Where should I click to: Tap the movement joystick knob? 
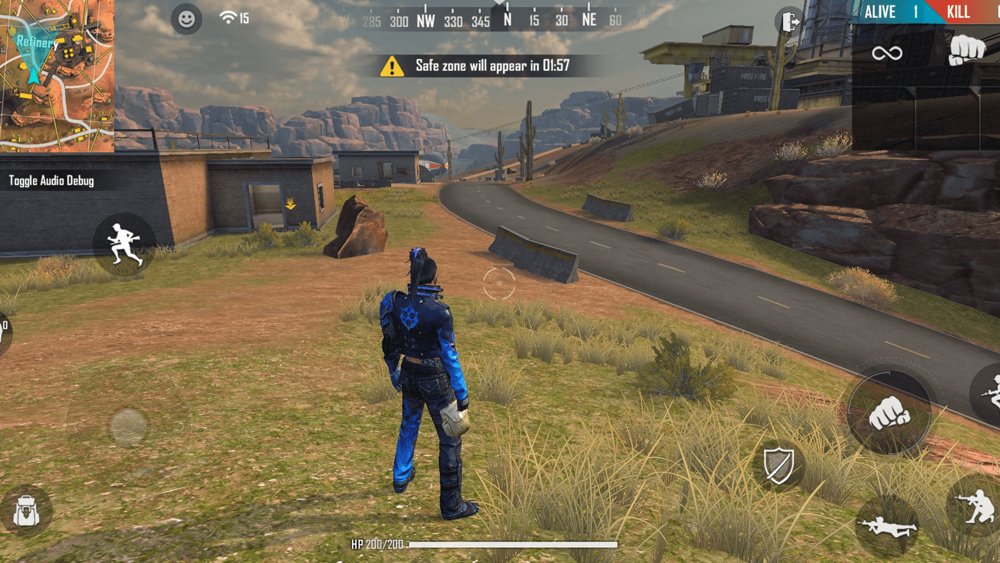[129, 427]
